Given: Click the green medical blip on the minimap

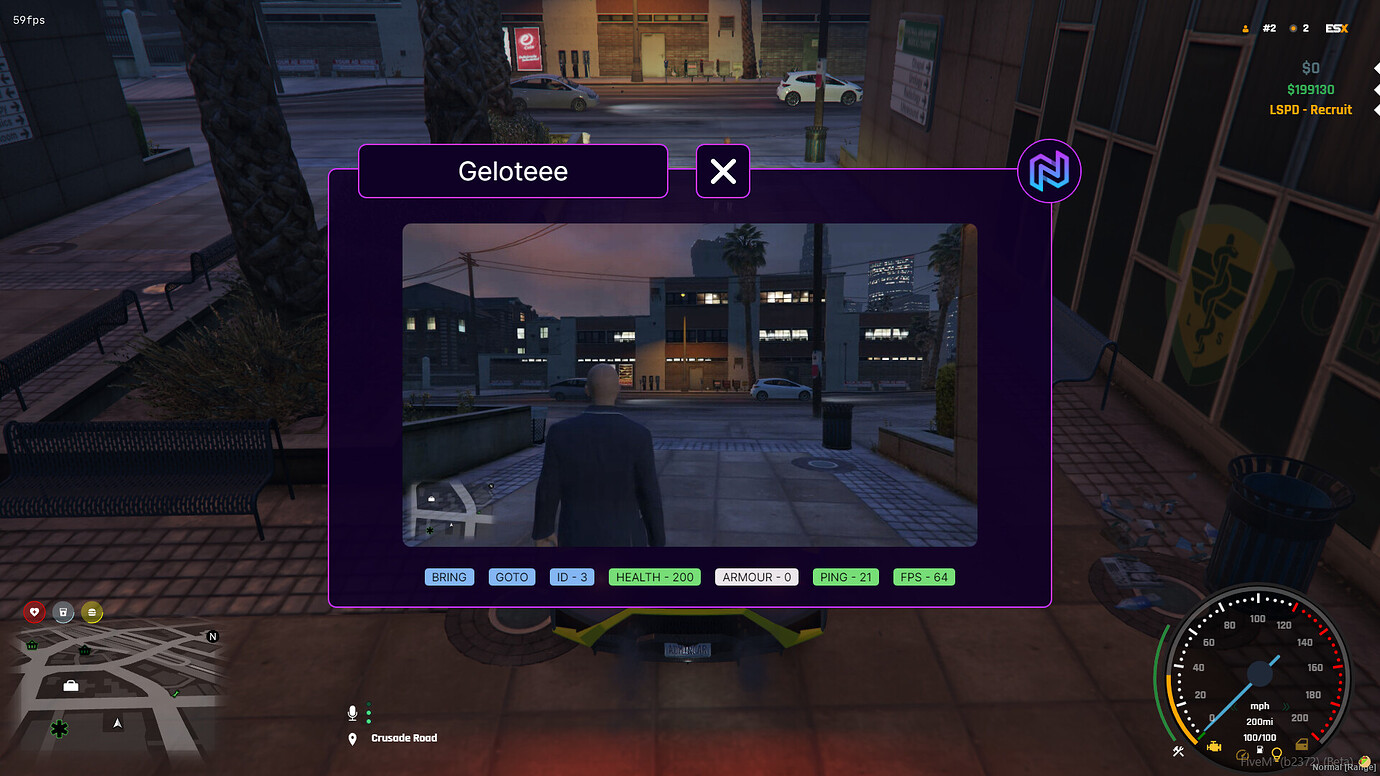Looking at the screenshot, I should (x=59, y=728).
